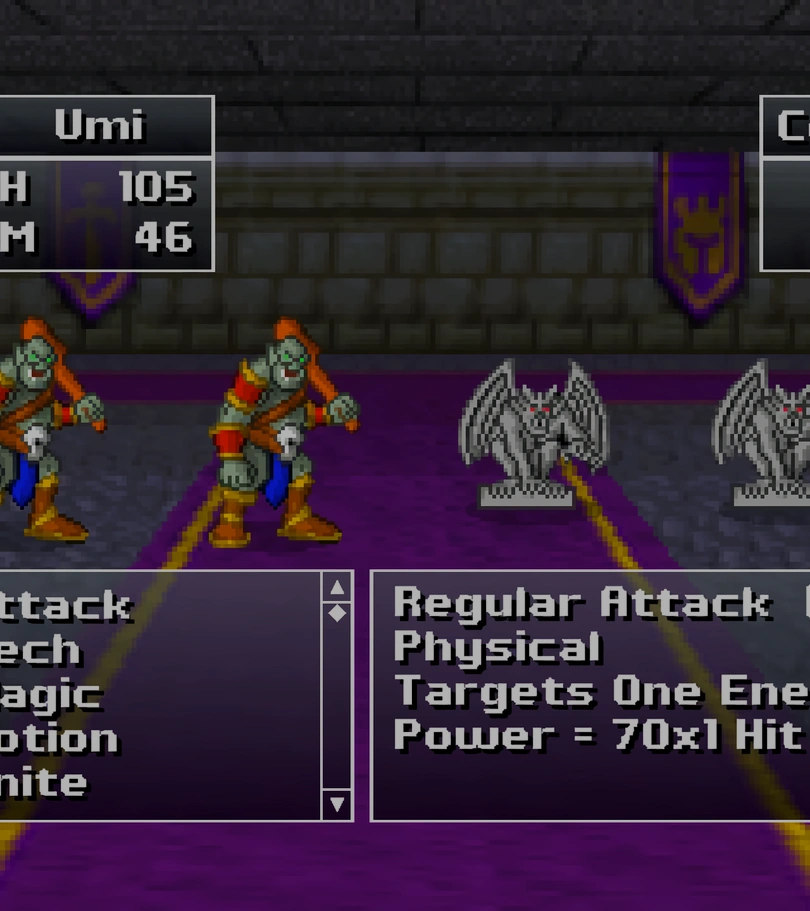Choose the Tech command
This screenshot has height=911, width=810.
click(x=40, y=650)
